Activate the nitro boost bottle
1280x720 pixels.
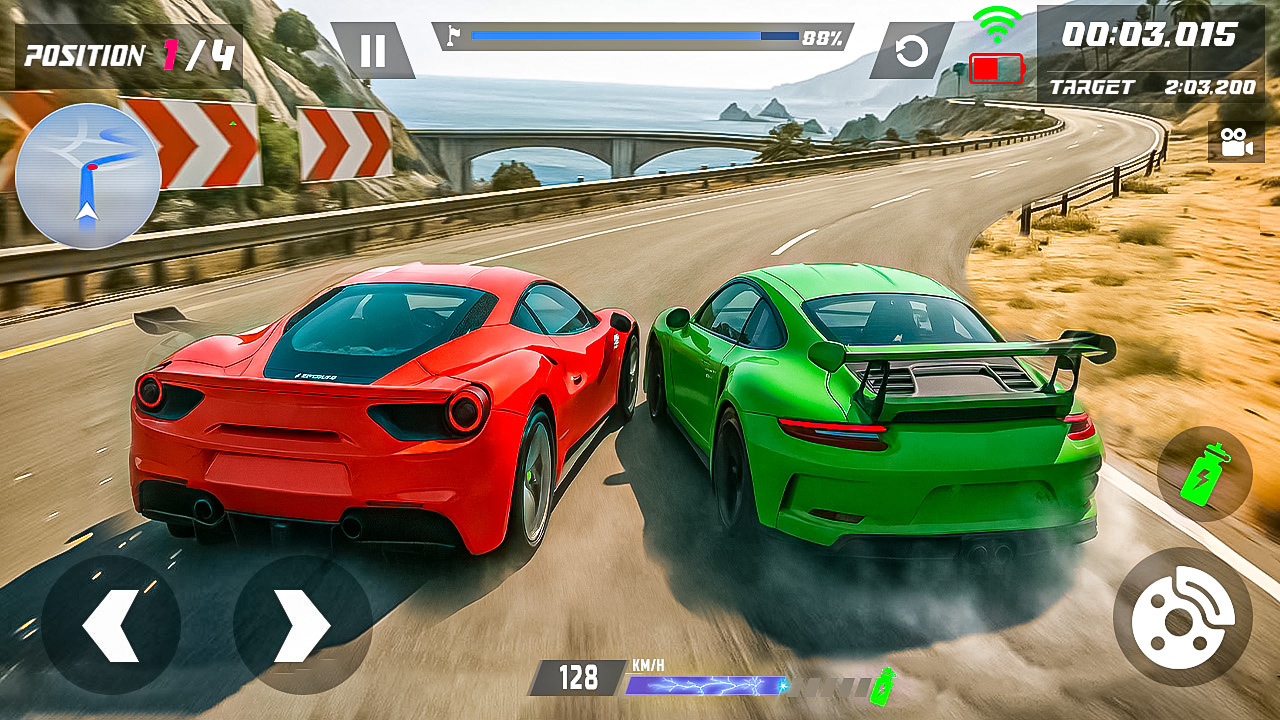coord(1204,475)
